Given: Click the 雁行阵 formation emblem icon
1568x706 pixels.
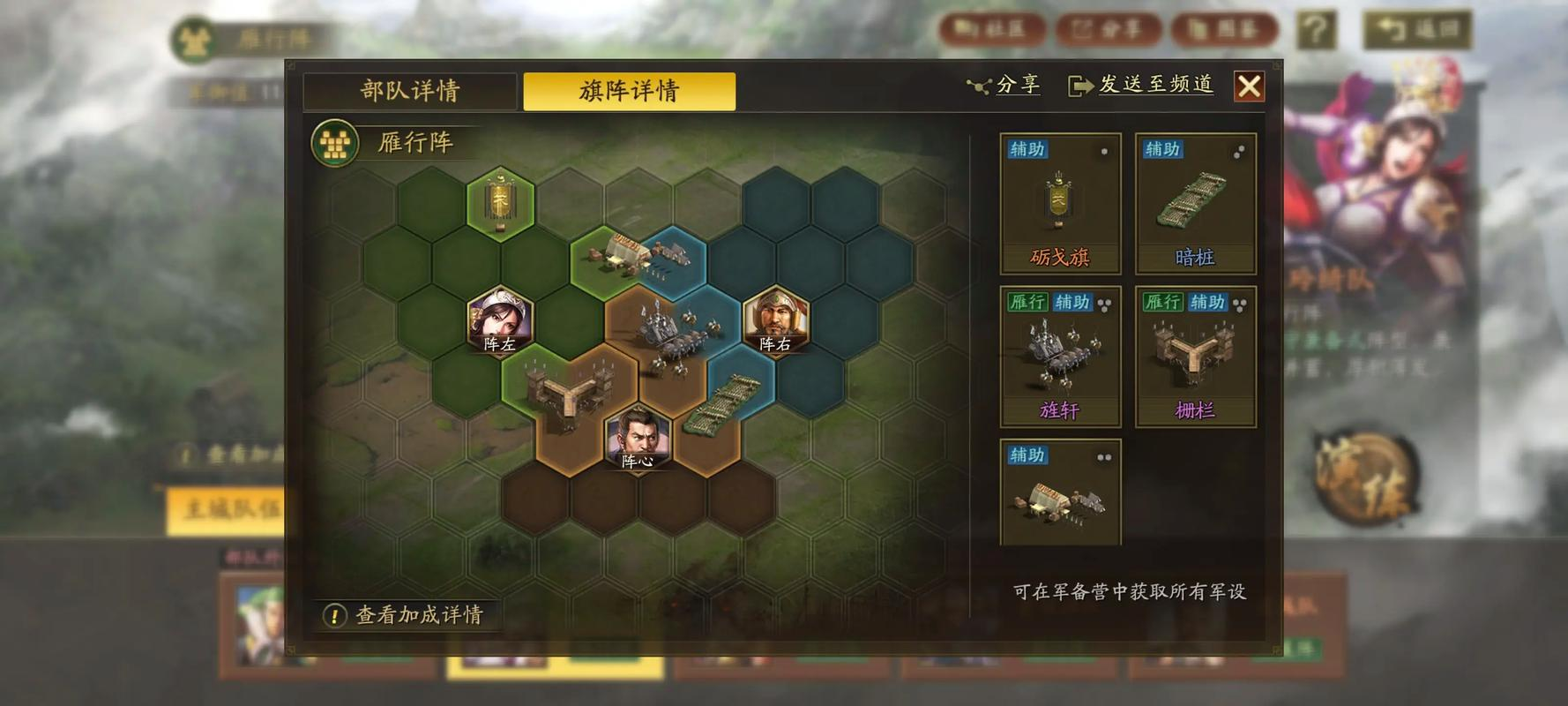Looking at the screenshot, I should (x=335, y=141).
